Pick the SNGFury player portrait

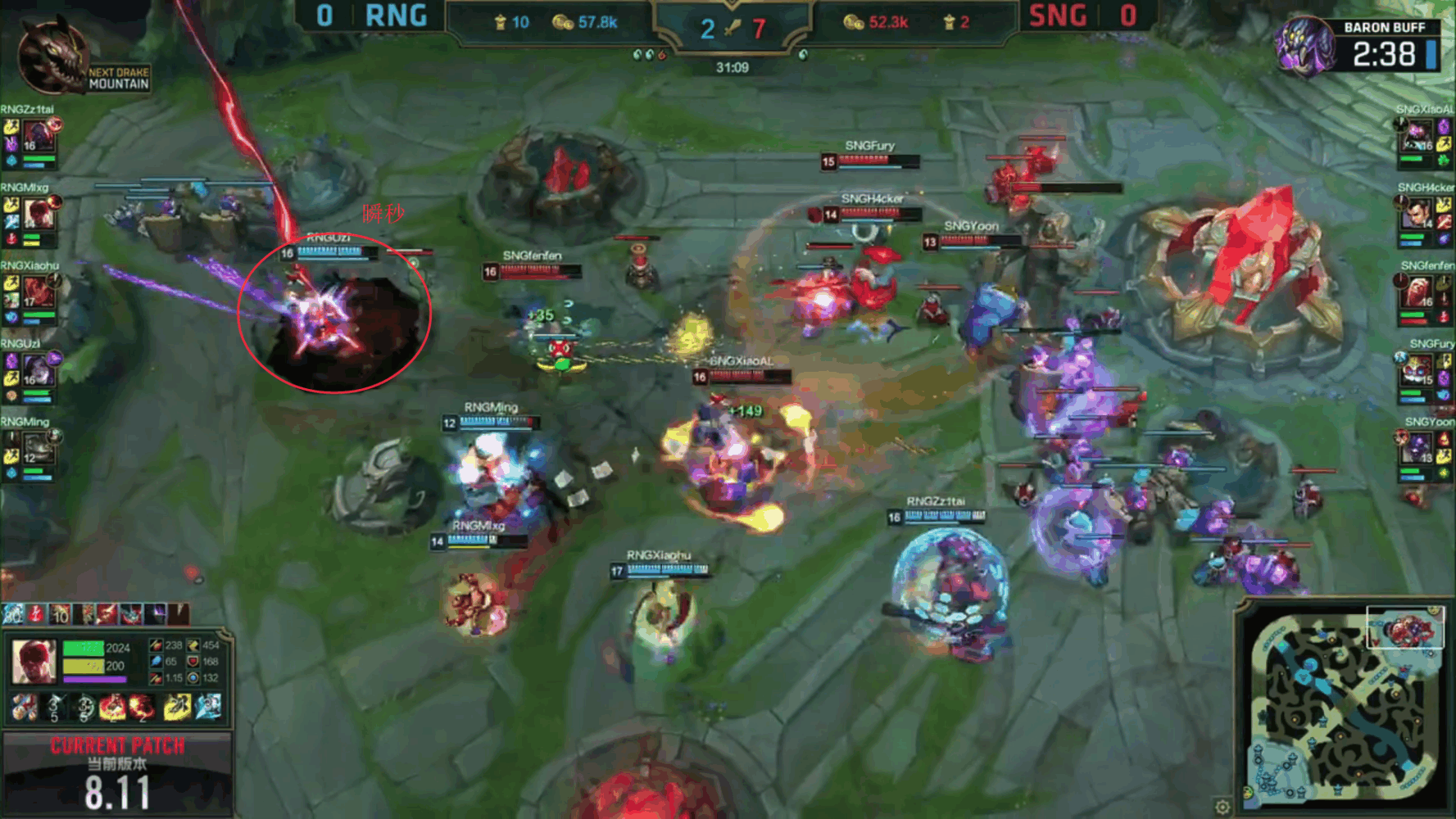1418,370
